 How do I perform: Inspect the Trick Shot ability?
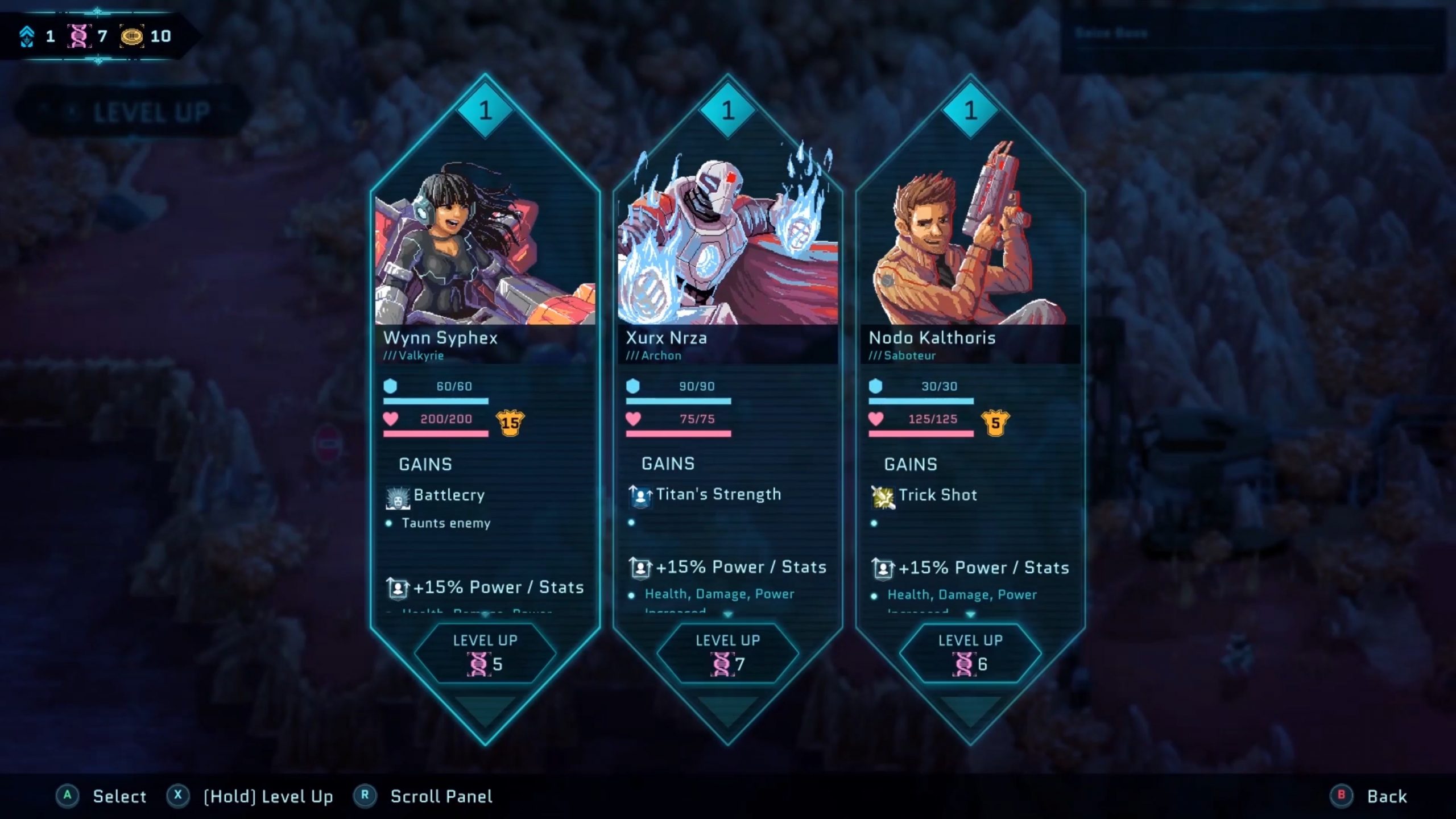tap(937, 495)
